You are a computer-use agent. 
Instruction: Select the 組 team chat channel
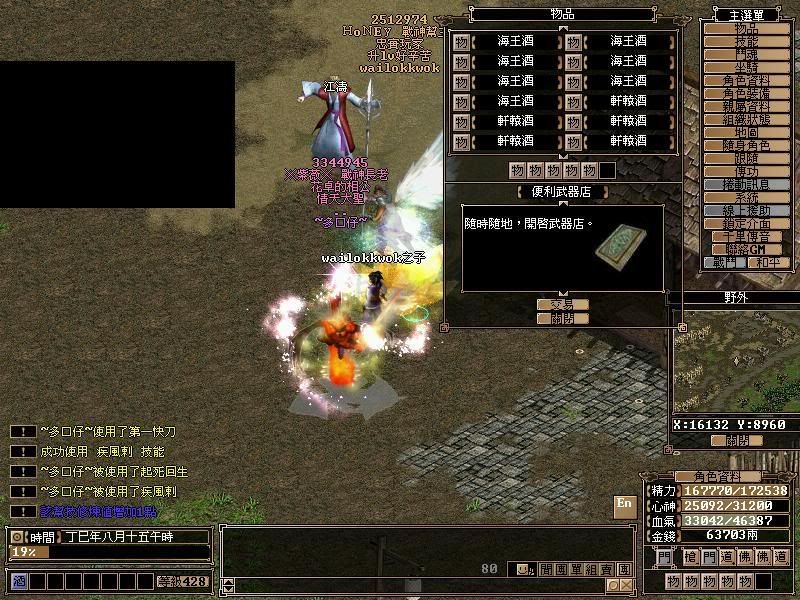click(x=591, y=569)
